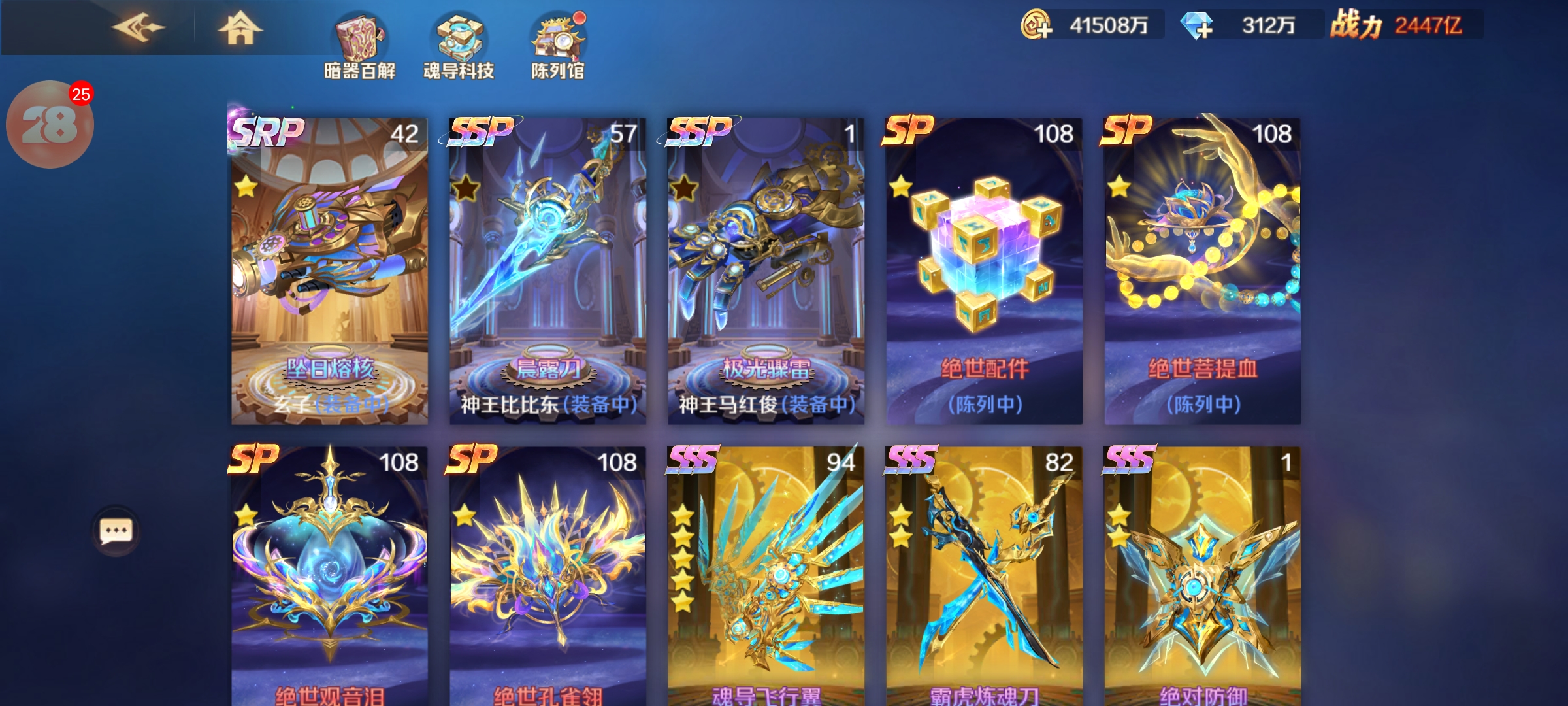This screenshot has height=706, width=1568.
Task: Open 魂导科技 tech menu
Action: [x=459, y=46]
